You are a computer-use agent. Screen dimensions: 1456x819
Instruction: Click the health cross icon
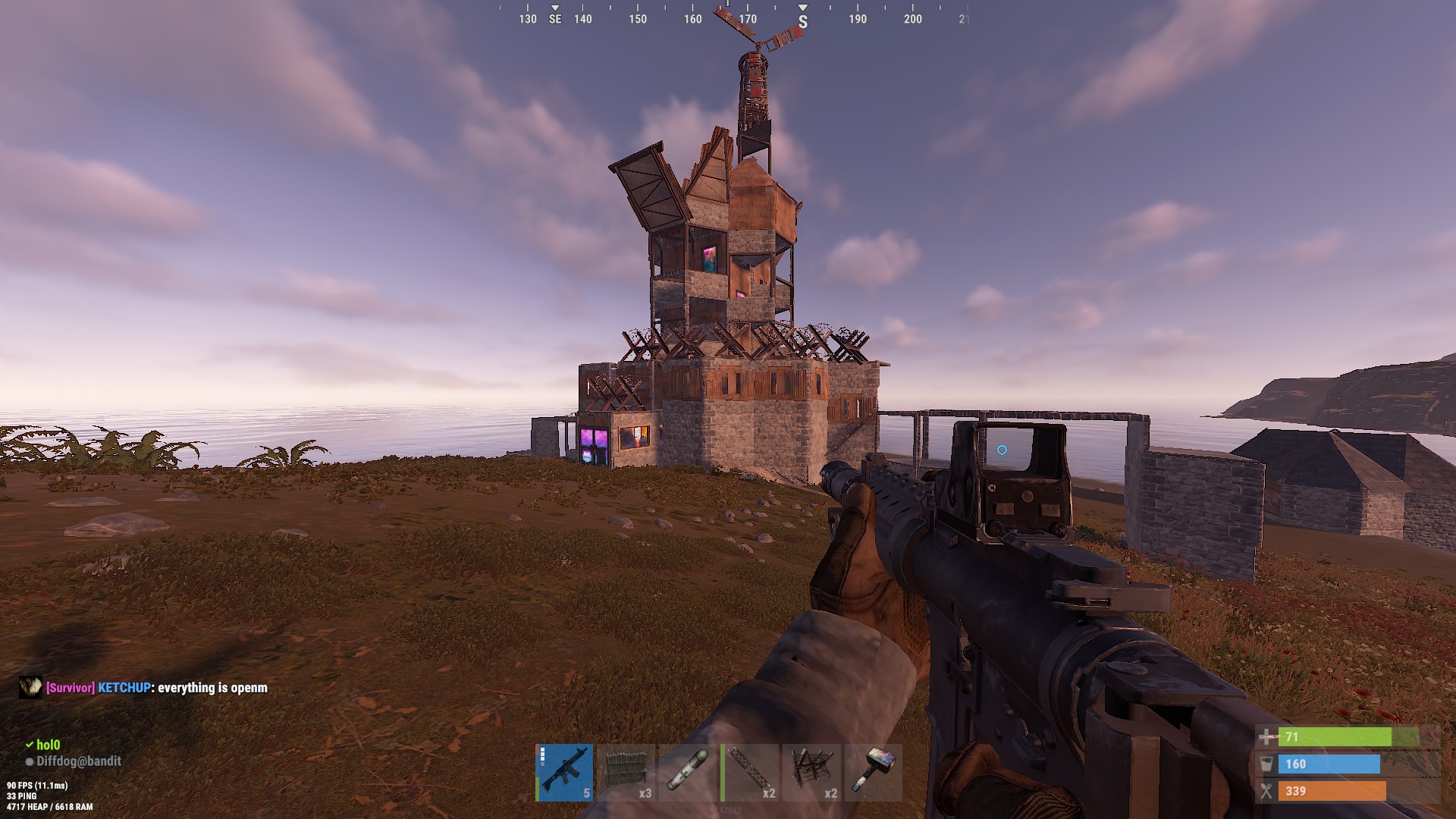[x=1265, y=736]
